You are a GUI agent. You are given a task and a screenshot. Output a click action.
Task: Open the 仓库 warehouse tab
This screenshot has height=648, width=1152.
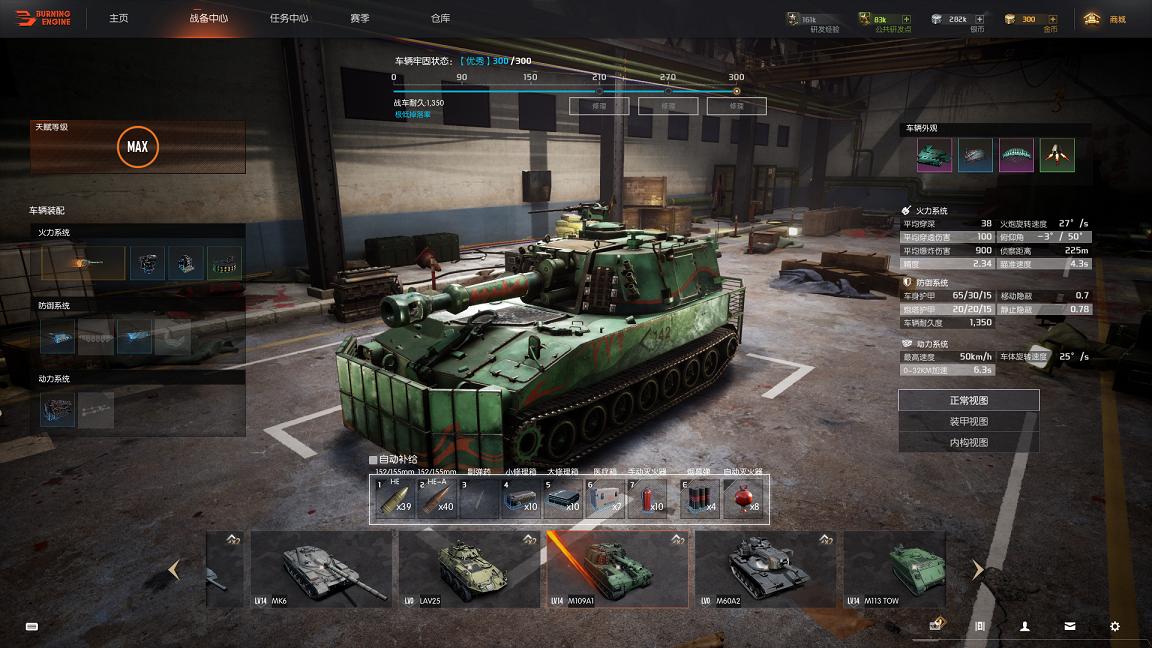pos(440,18)
